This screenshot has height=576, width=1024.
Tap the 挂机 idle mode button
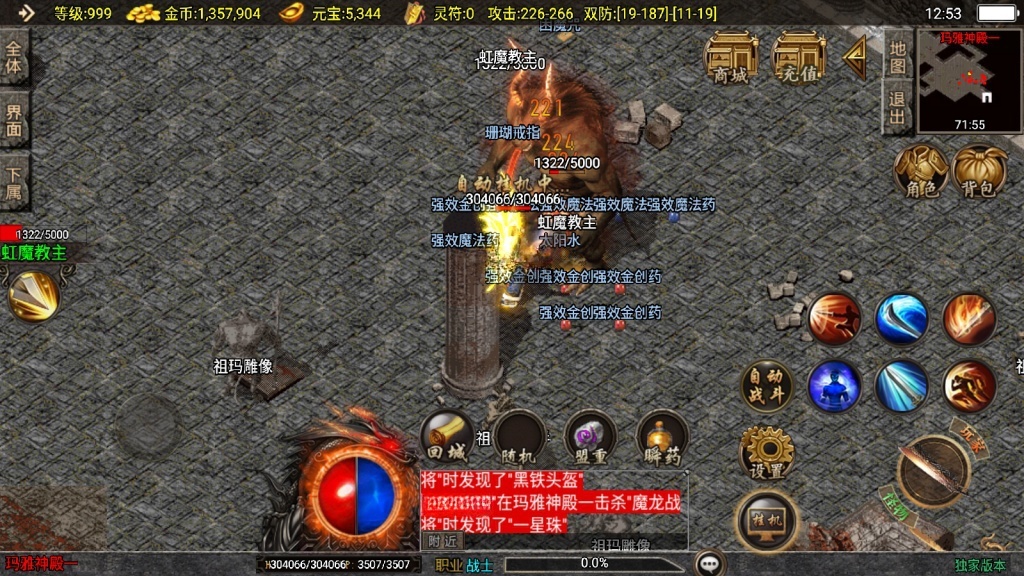(766, 519)
